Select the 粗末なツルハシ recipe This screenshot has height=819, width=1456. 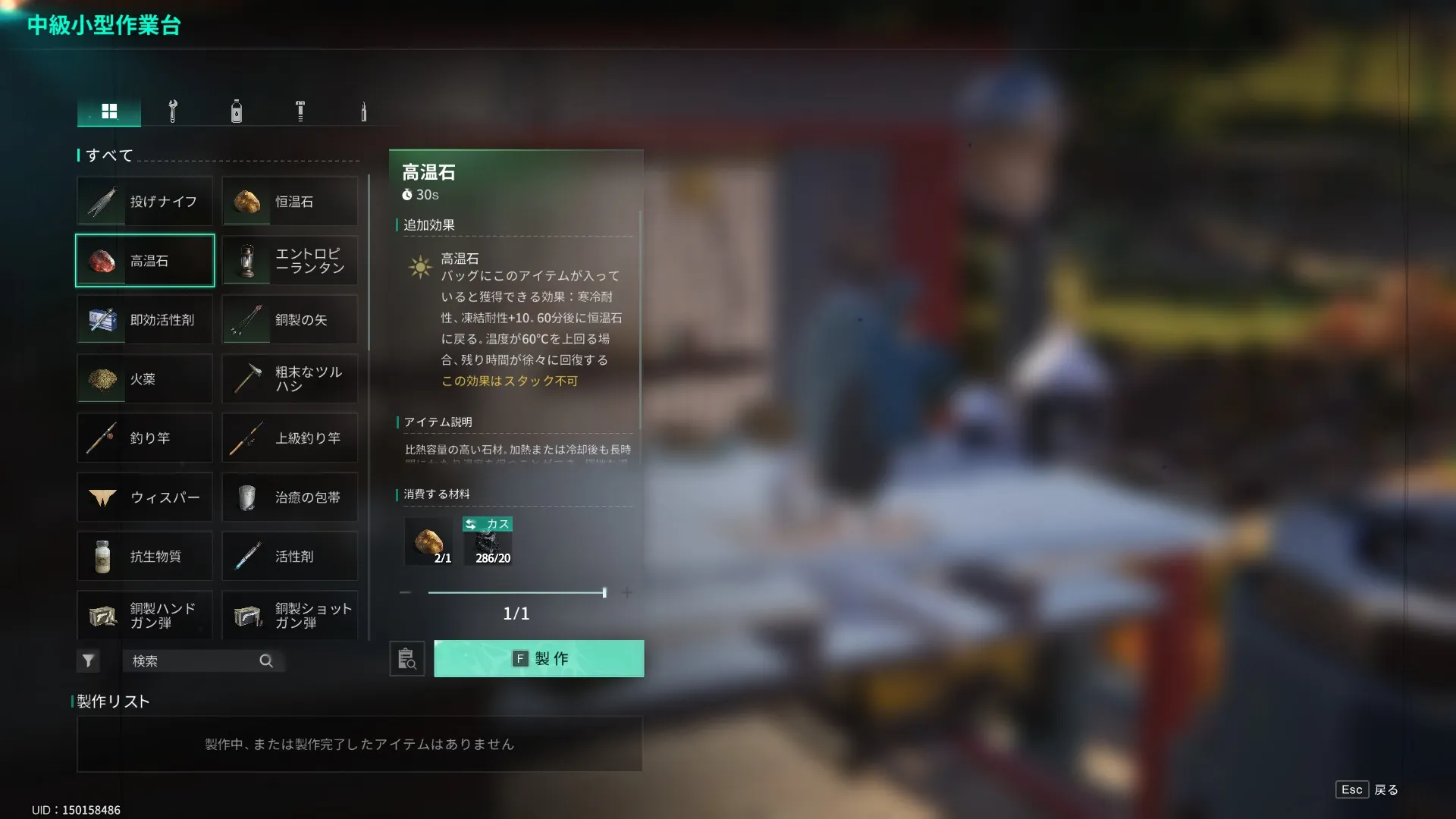point(290,379)
